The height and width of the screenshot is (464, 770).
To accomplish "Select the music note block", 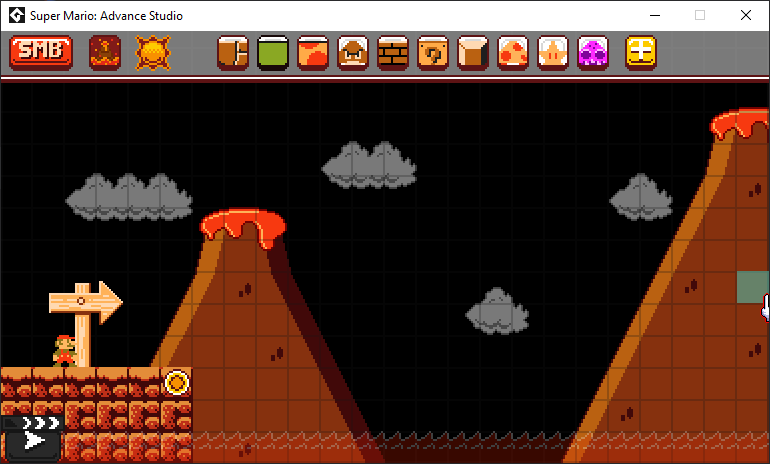I will pos(433,52).
